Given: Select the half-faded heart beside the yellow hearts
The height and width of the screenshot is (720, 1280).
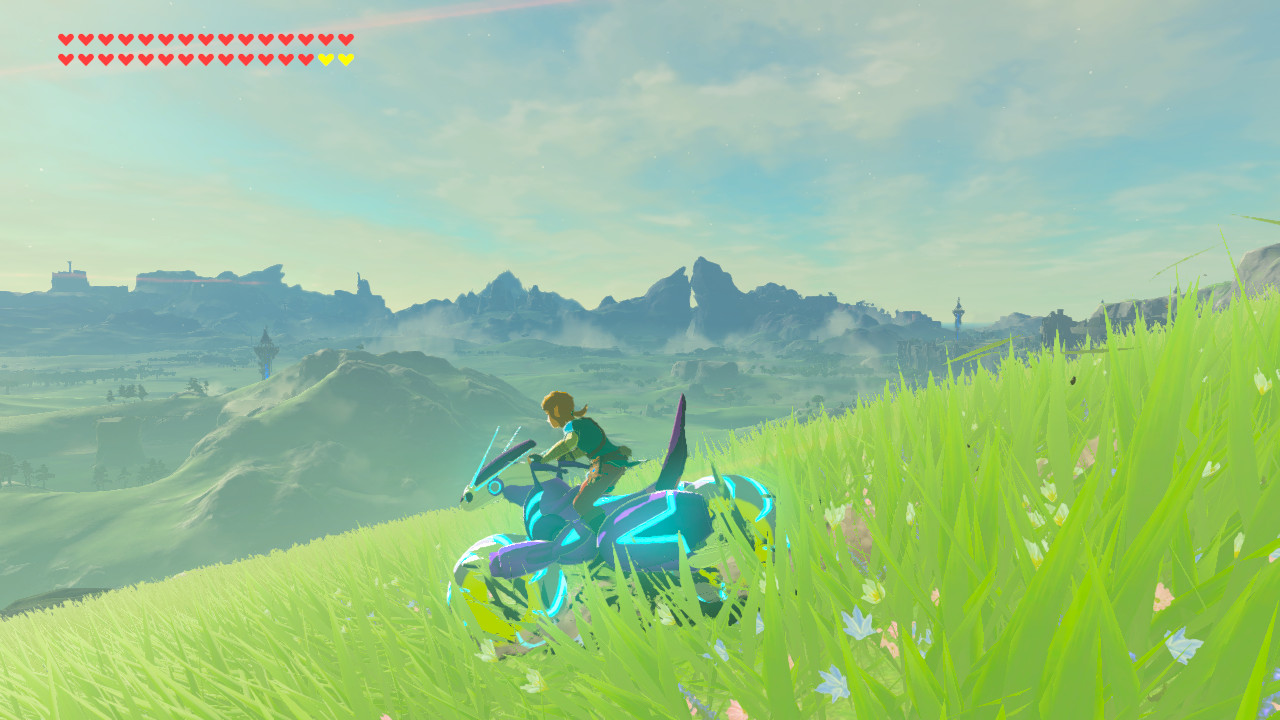Looking at the screenshot, I should click(305, 58).
